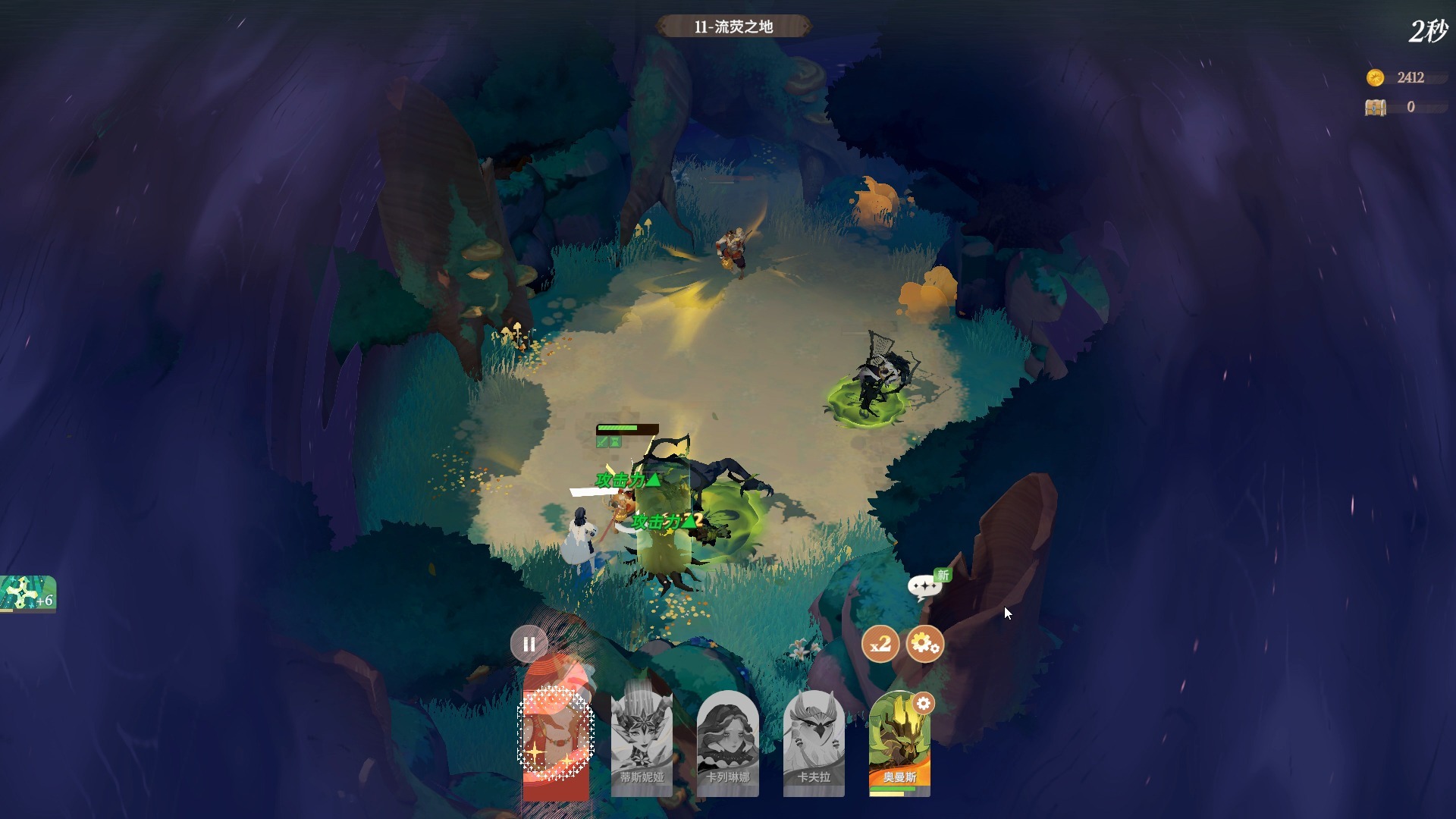Open the small gear on 奥曼斯's card
The width and height of the screenshot is (1456, 819).
[x=923, y=704]
